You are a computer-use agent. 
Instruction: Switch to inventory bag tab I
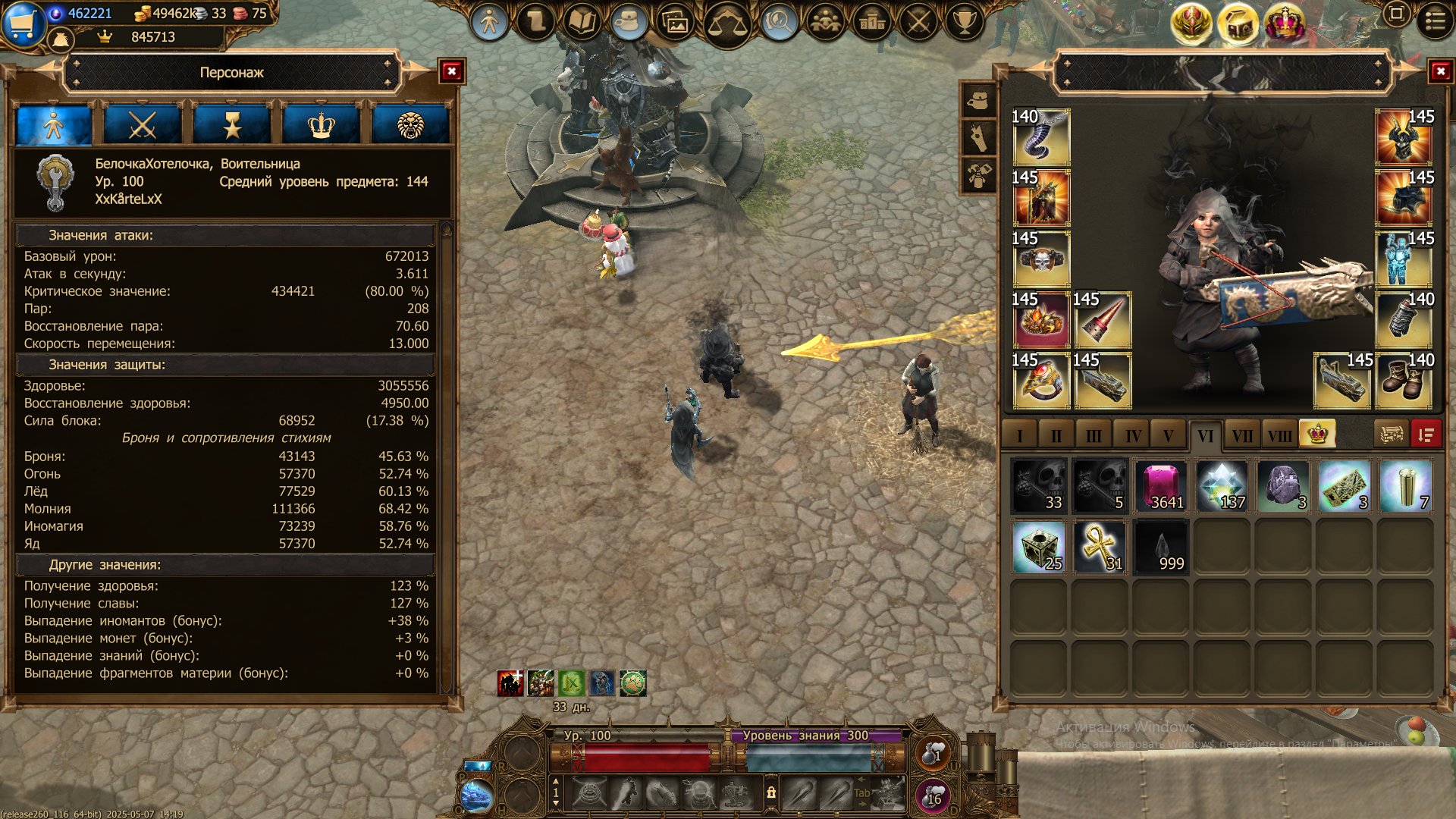click(x=1020, y=436)
